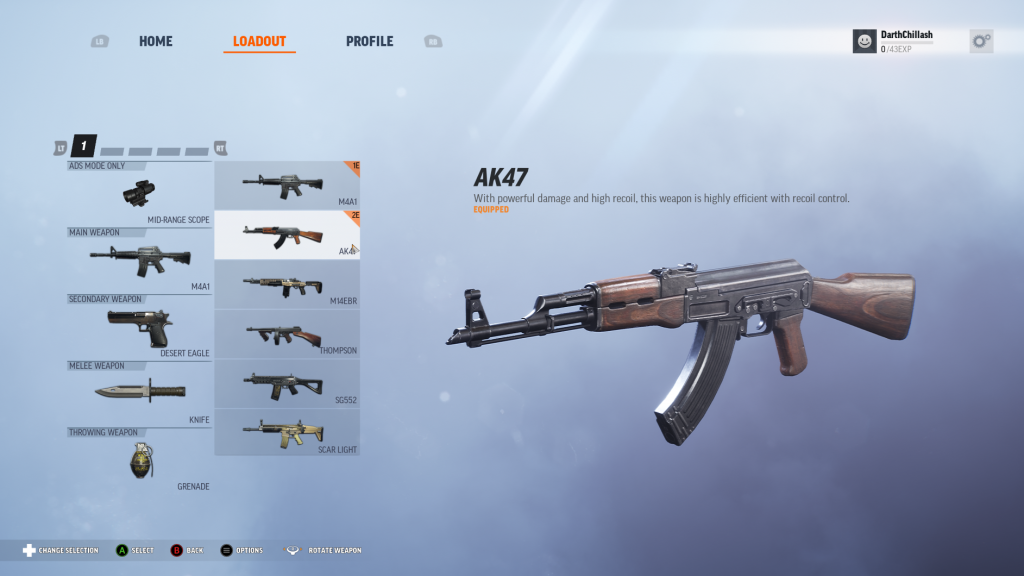Choose the Grenade throwing weapon slot
The width and height of the screenshot is (1024, 576).
[140, 460]
